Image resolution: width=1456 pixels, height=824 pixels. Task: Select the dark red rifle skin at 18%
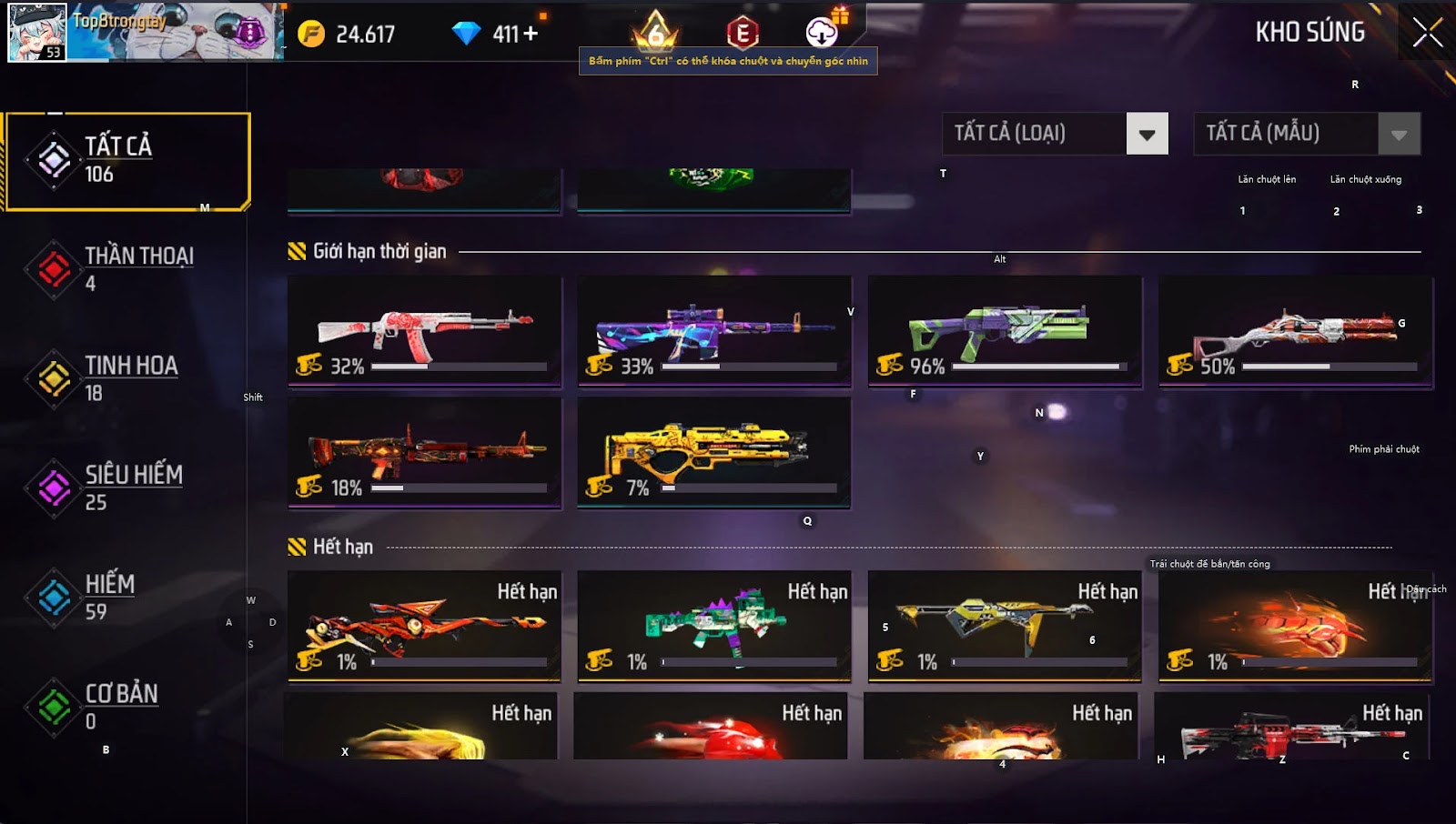(x=424, y=452)
